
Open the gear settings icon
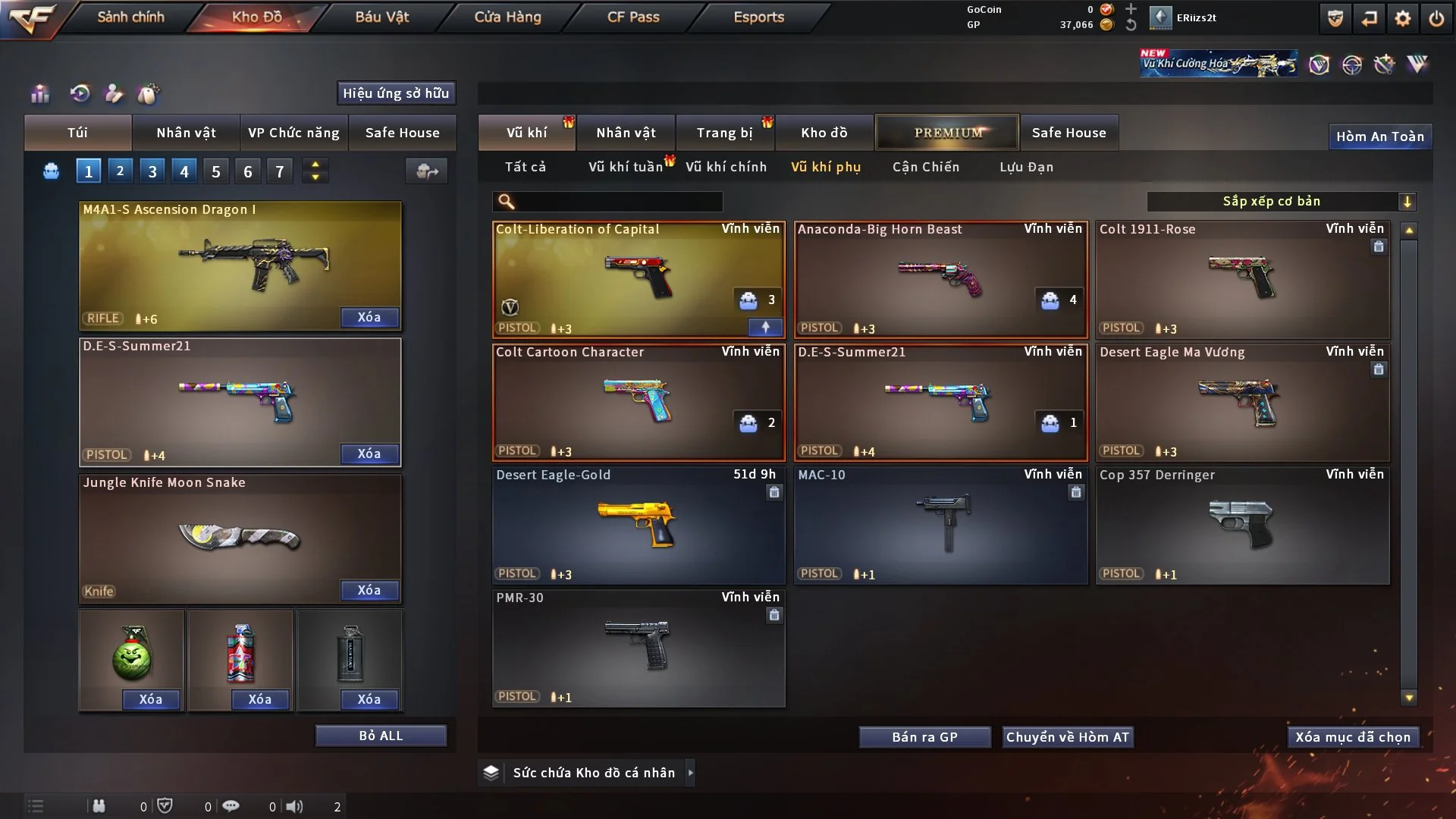1402,18
